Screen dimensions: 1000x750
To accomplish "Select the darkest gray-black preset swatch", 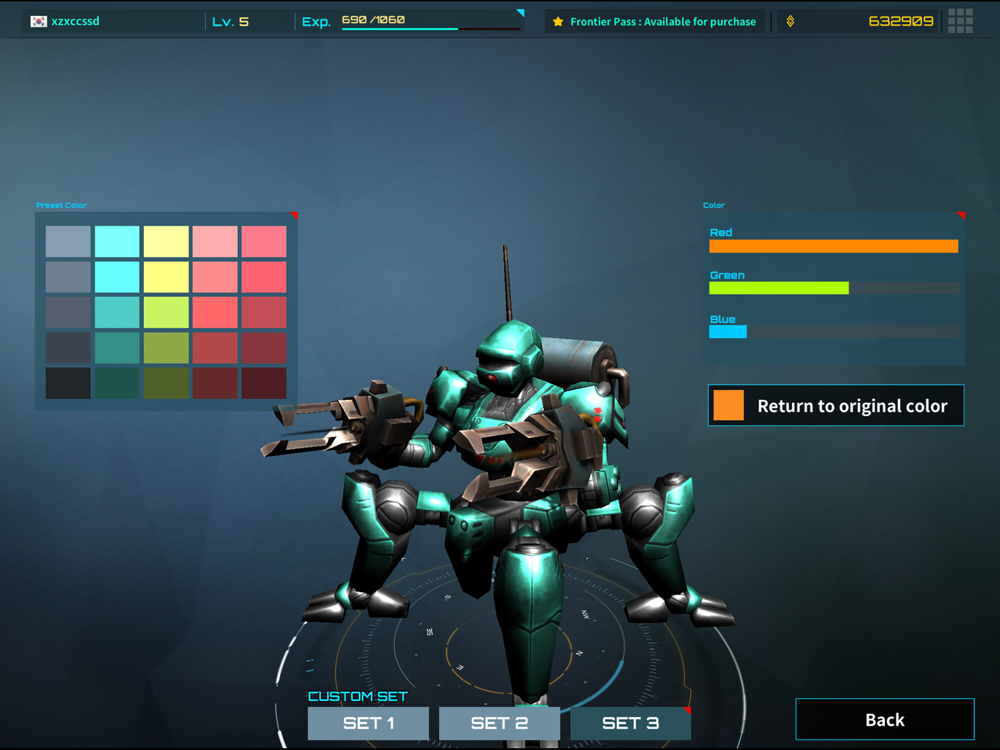I will coord(68,383).
